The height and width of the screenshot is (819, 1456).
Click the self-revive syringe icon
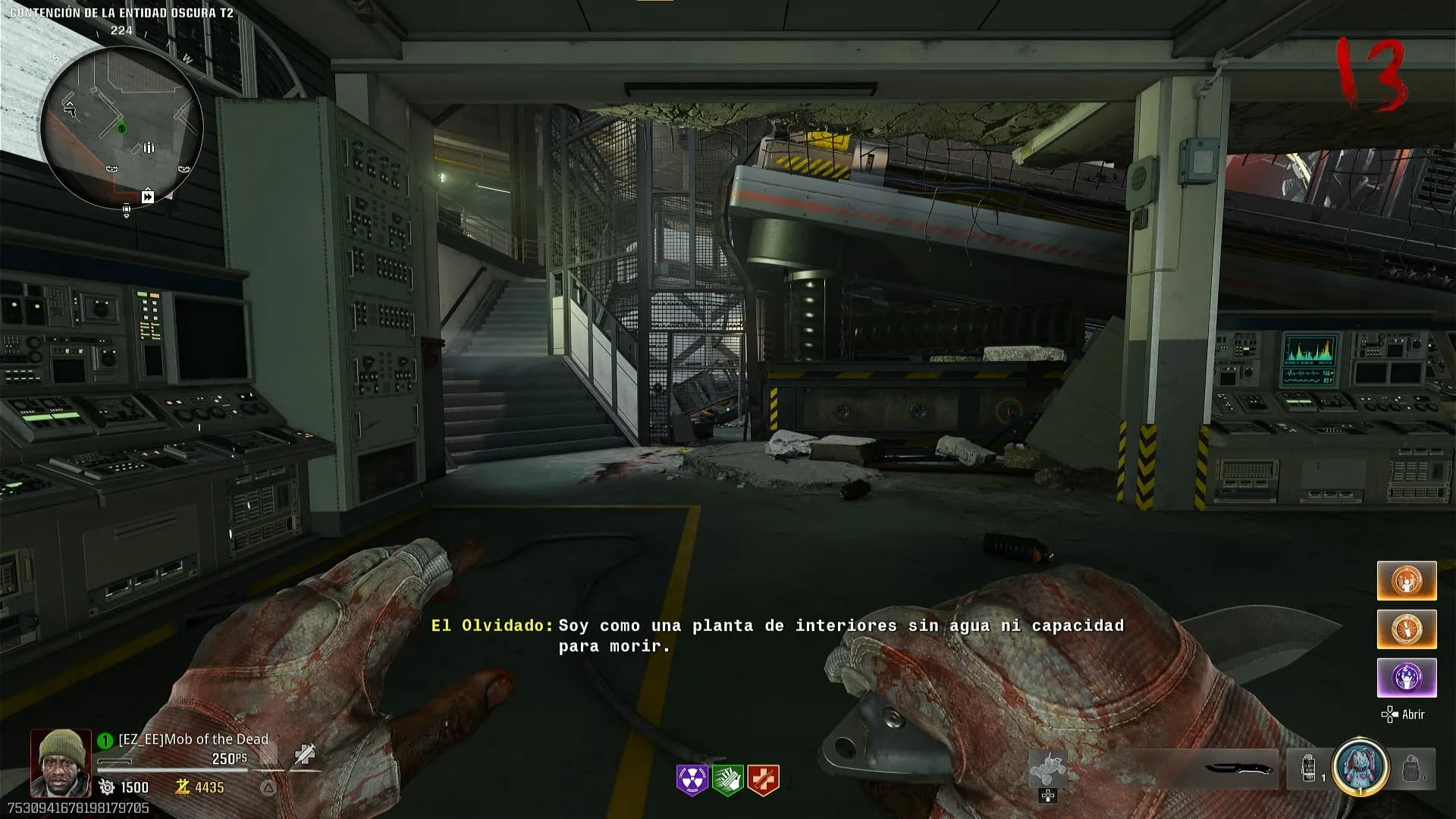coord(305,754)
